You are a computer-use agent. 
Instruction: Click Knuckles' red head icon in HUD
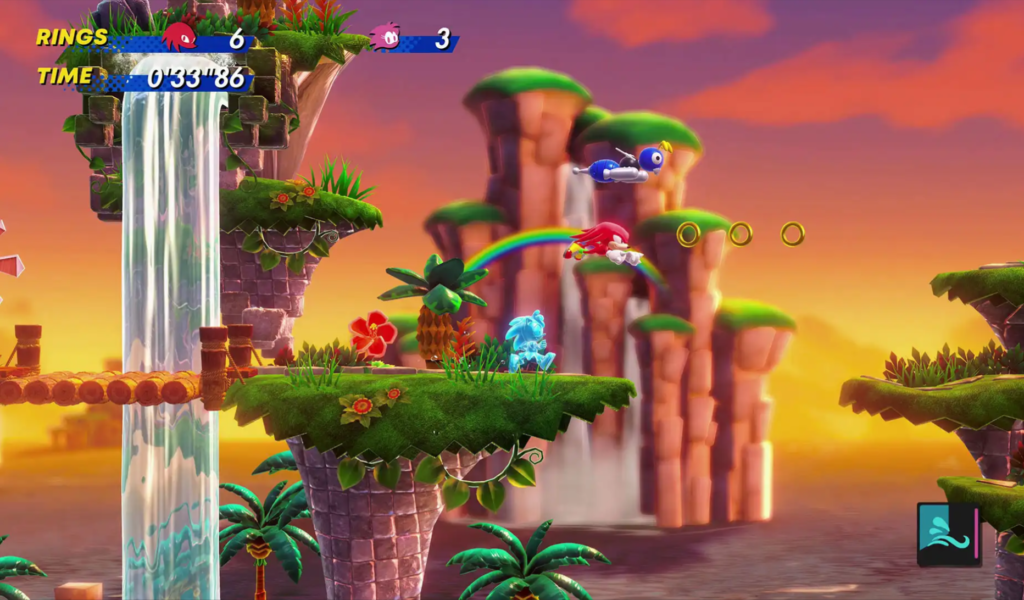click(x=179, y=37)
